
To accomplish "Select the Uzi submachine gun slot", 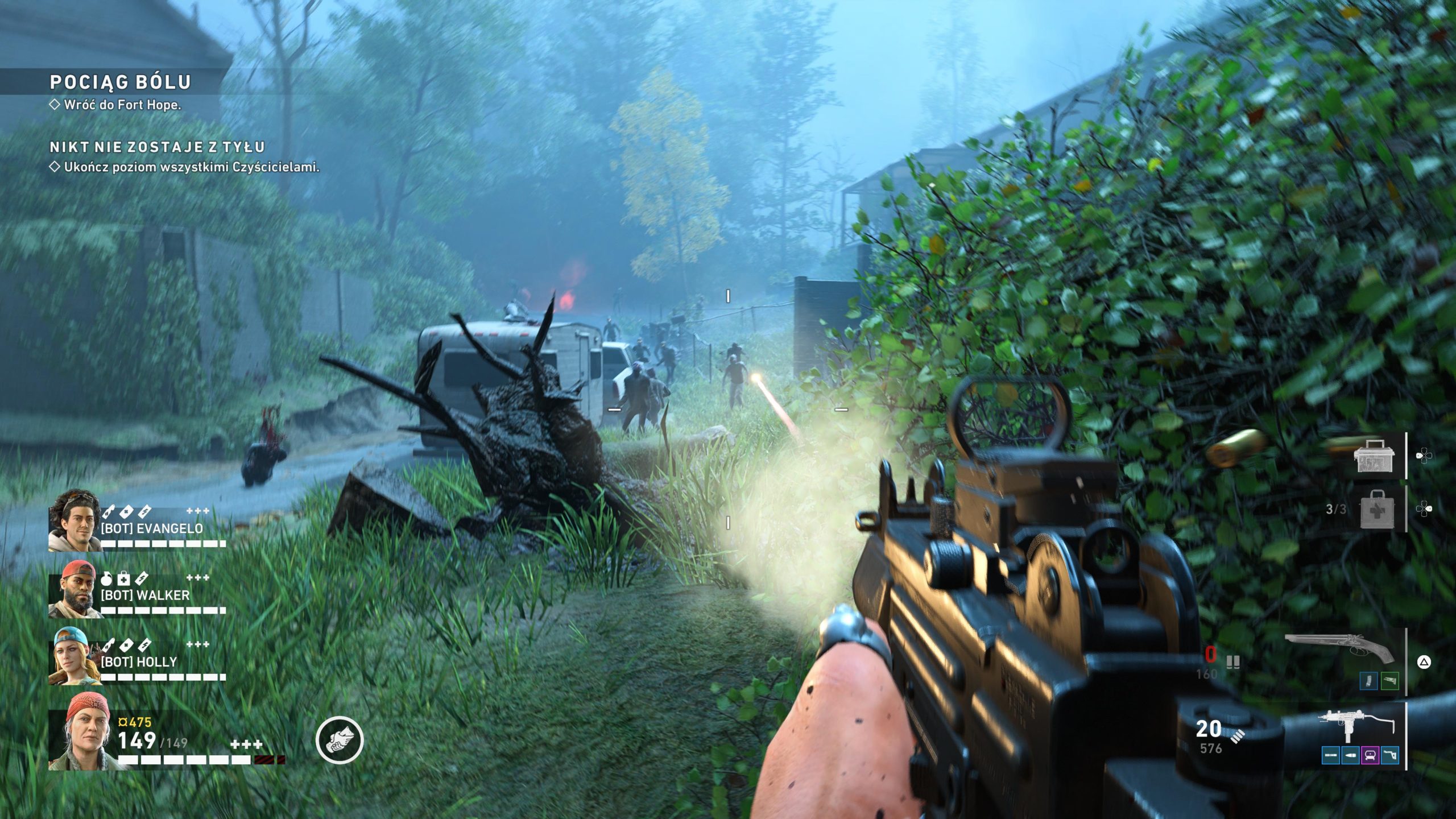I will click(1356, 727).
